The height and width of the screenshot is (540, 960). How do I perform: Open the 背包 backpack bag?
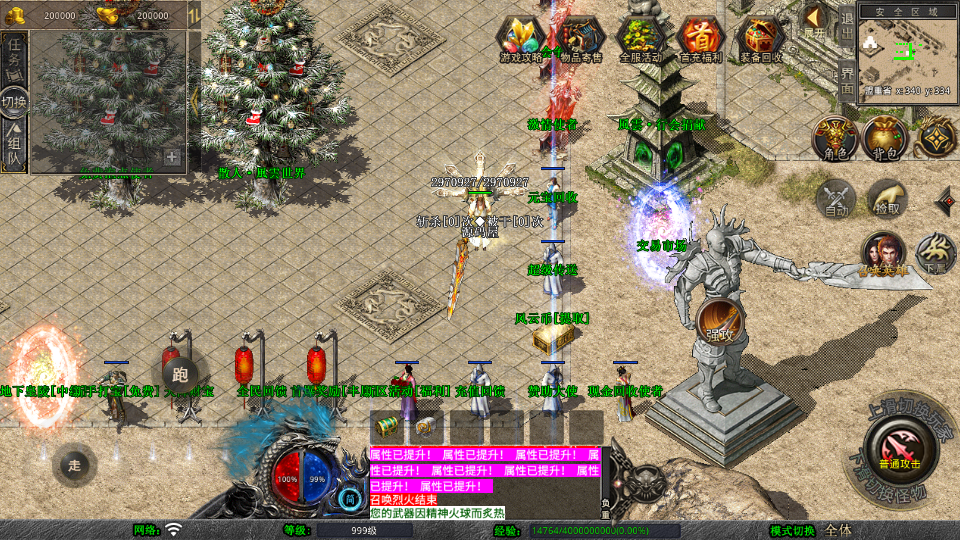click(884, 137)
